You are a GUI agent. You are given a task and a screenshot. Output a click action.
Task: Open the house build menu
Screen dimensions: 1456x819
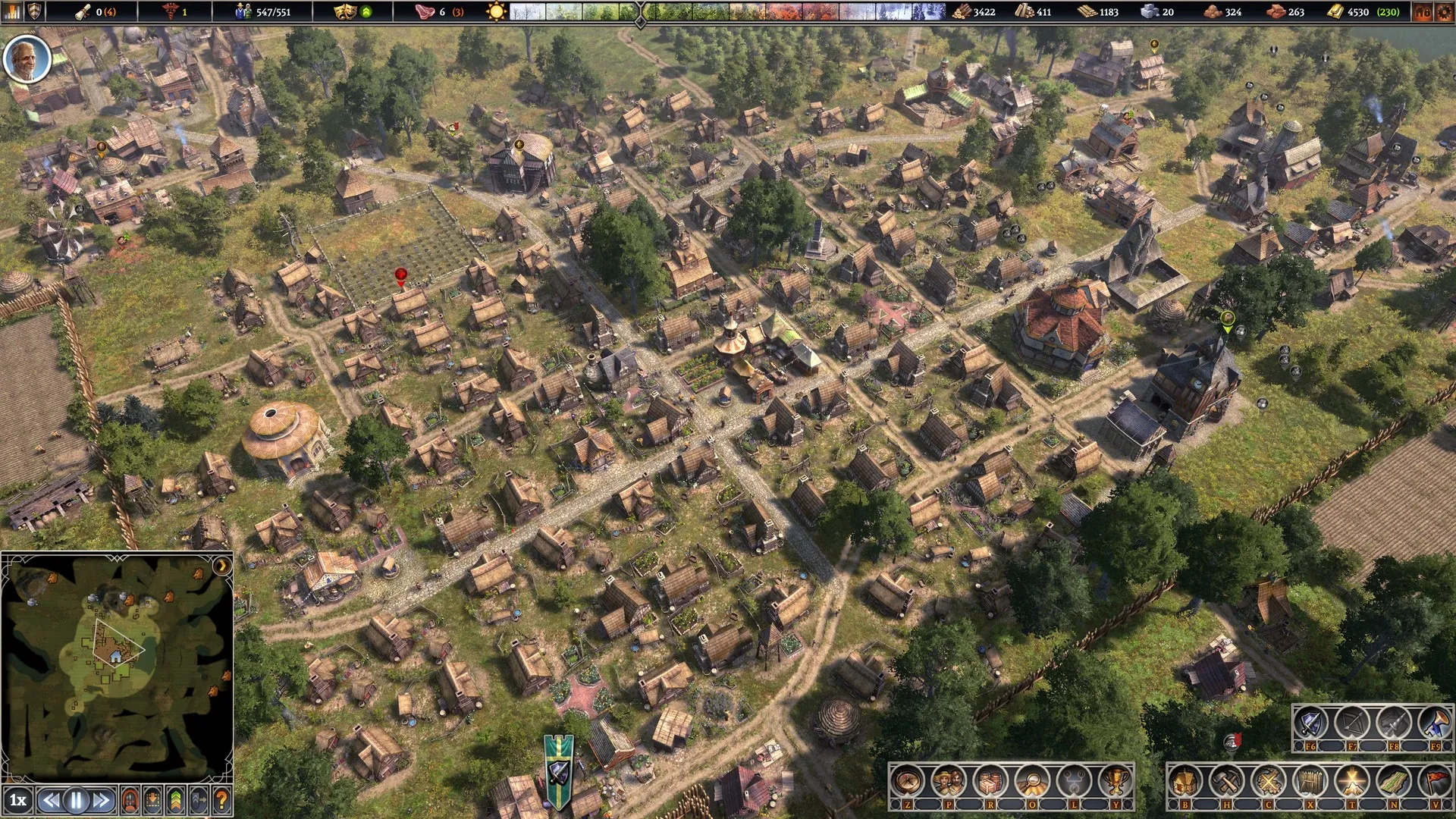[x=1185, y=780]
